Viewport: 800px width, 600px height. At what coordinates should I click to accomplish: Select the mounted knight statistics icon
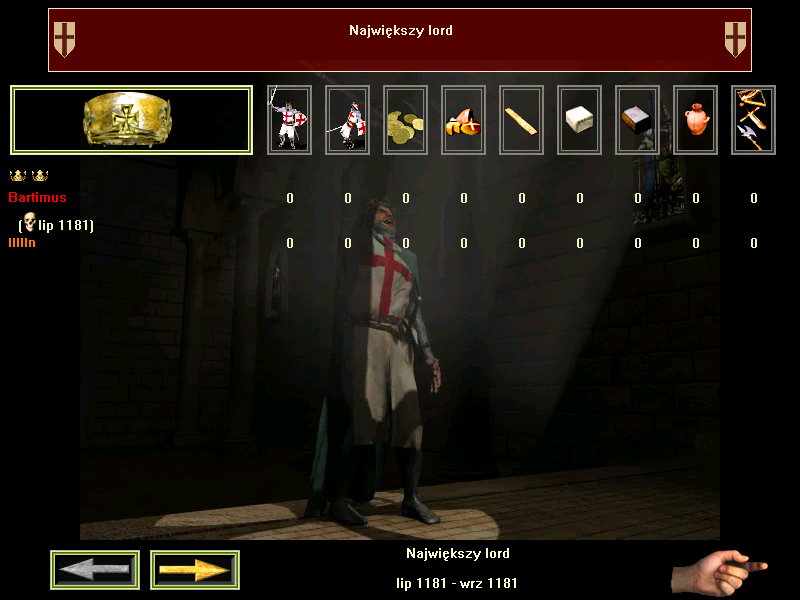coord(347,120)
